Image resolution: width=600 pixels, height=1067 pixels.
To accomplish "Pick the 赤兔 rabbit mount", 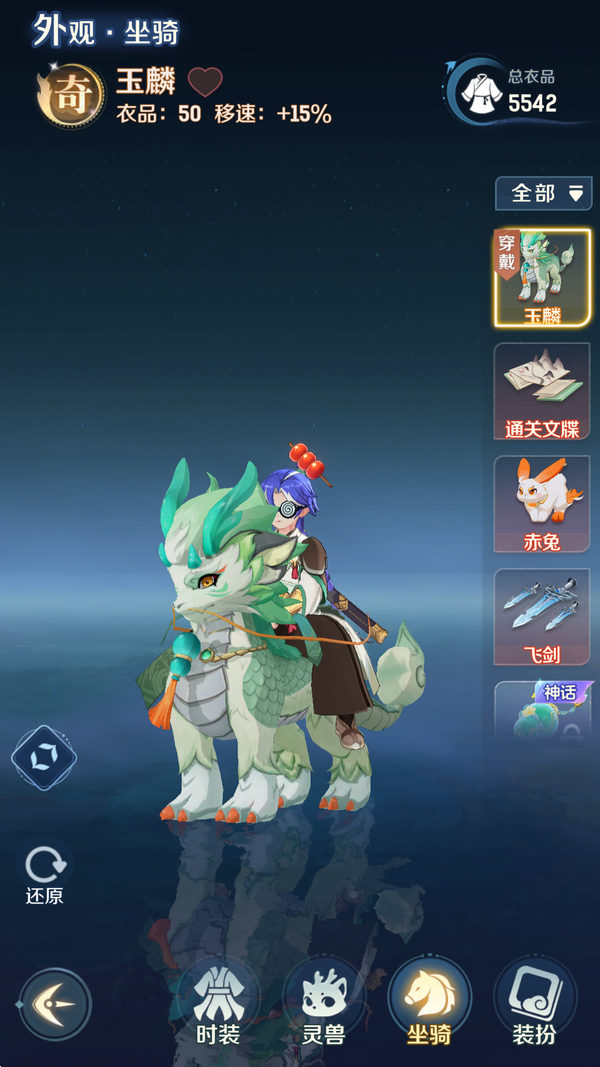I will tap(542, 504).
